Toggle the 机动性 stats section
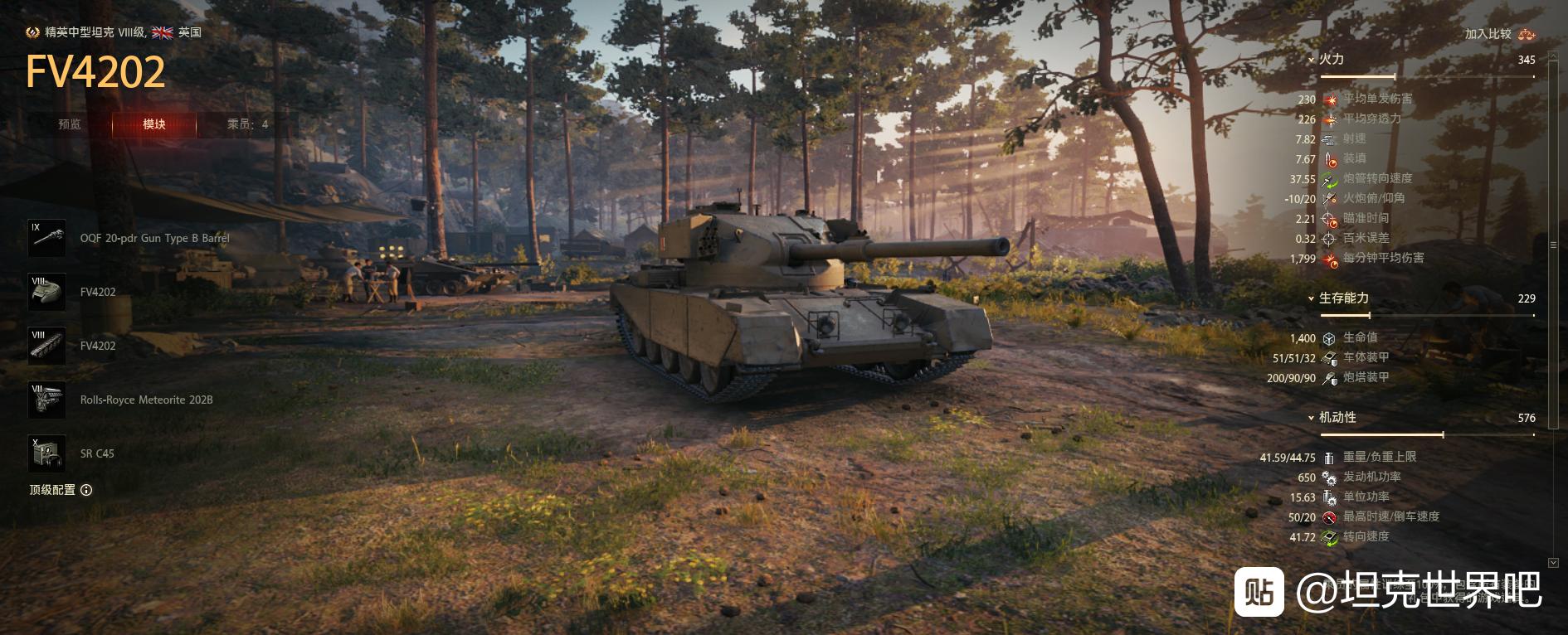The image size is (1568, 635). pos(1311,418)
